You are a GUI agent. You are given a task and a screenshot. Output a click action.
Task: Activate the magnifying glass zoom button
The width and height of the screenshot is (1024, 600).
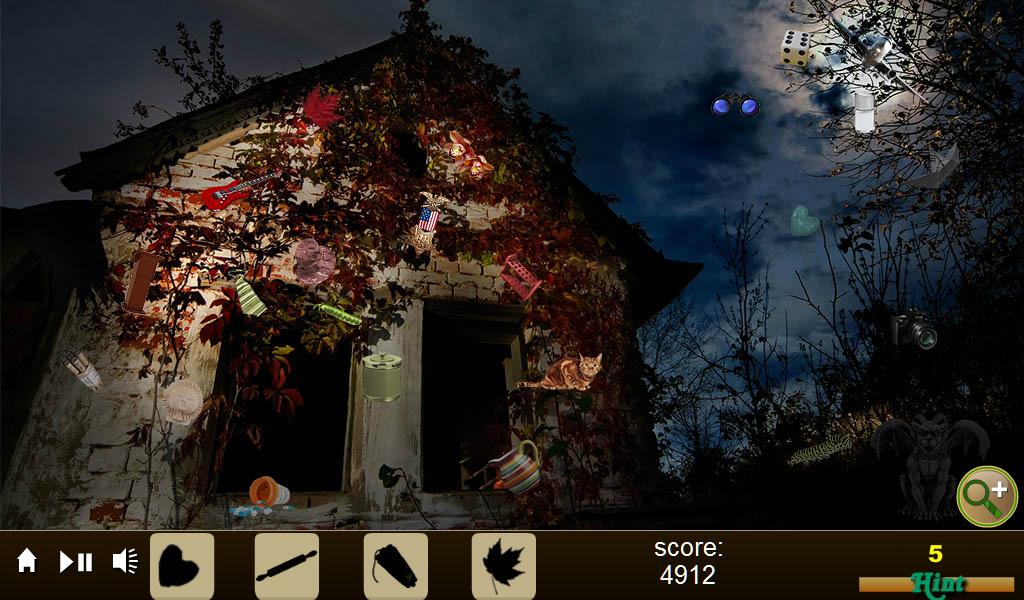tap(987, 496)
